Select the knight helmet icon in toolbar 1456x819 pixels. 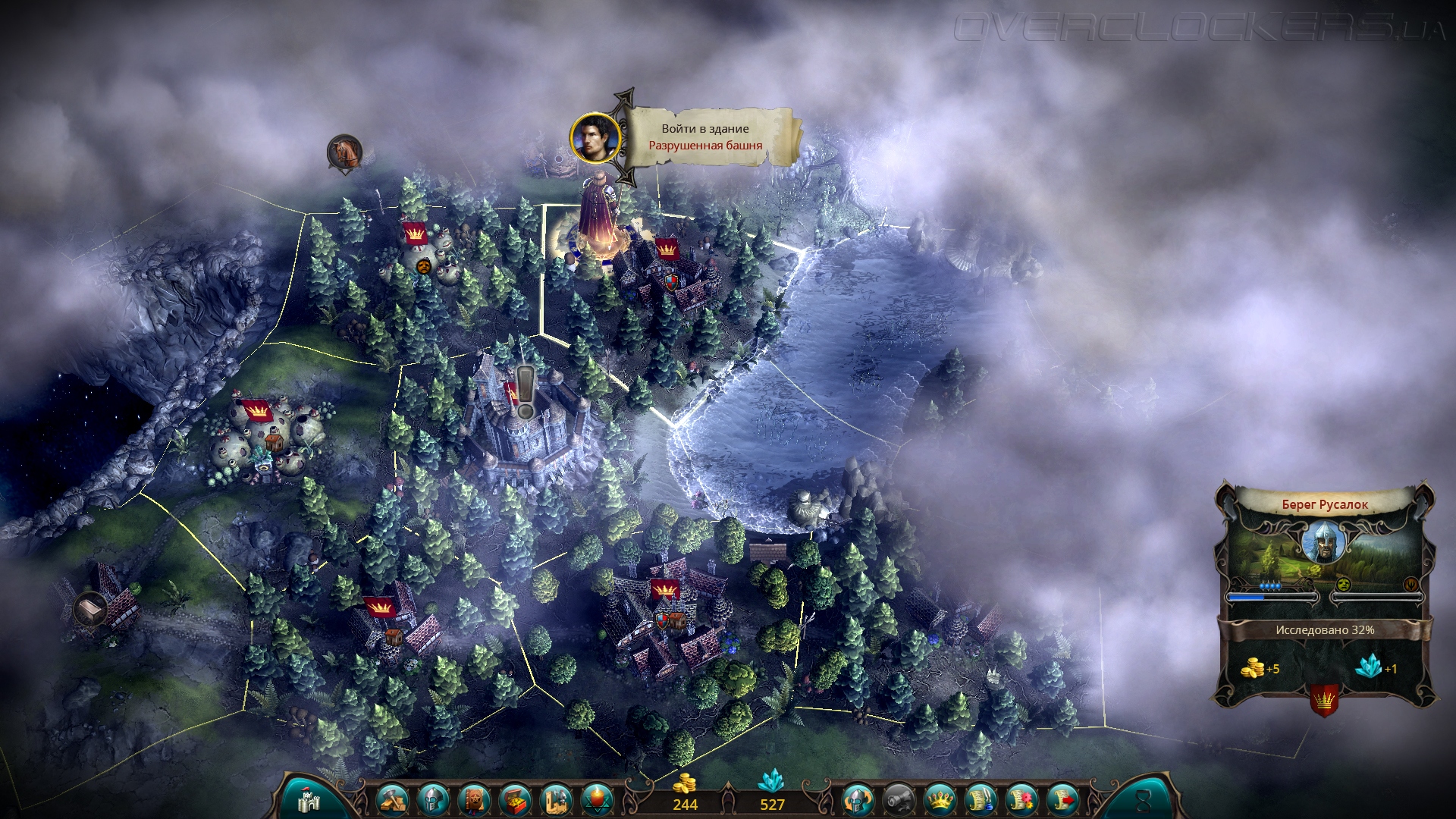[433, 800]
